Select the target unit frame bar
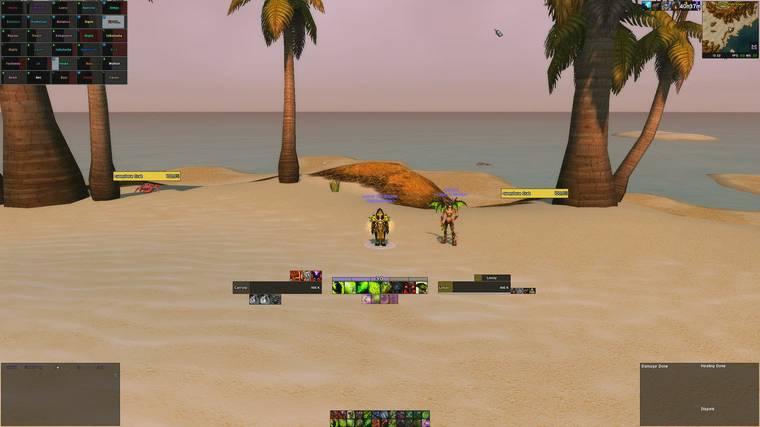 [474, 288]
